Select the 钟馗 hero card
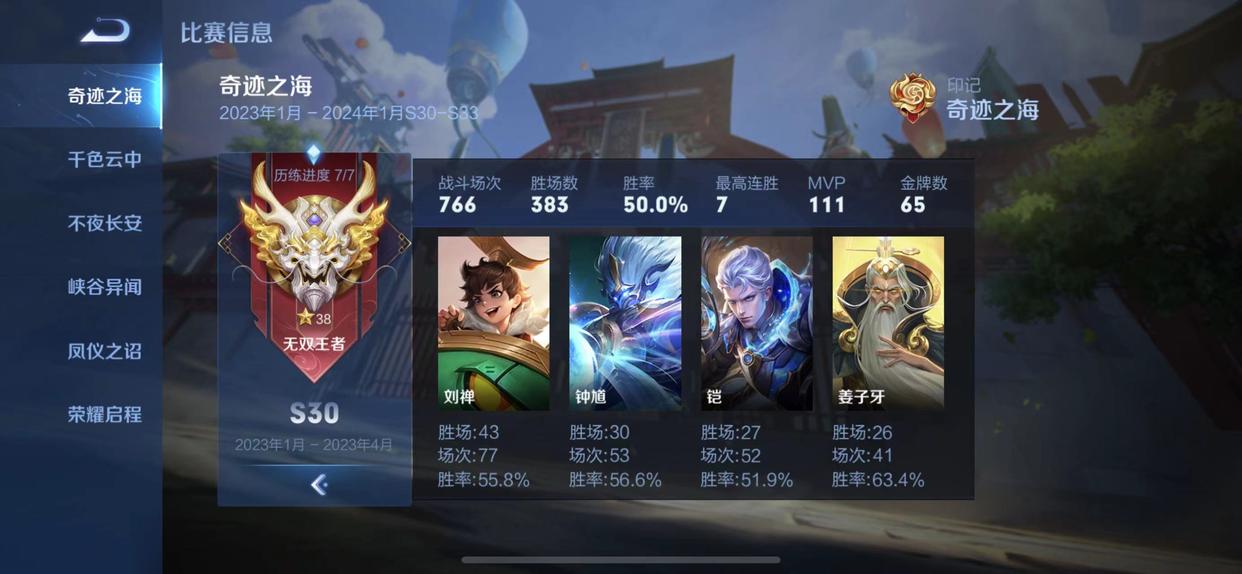 tap(625, 323)
